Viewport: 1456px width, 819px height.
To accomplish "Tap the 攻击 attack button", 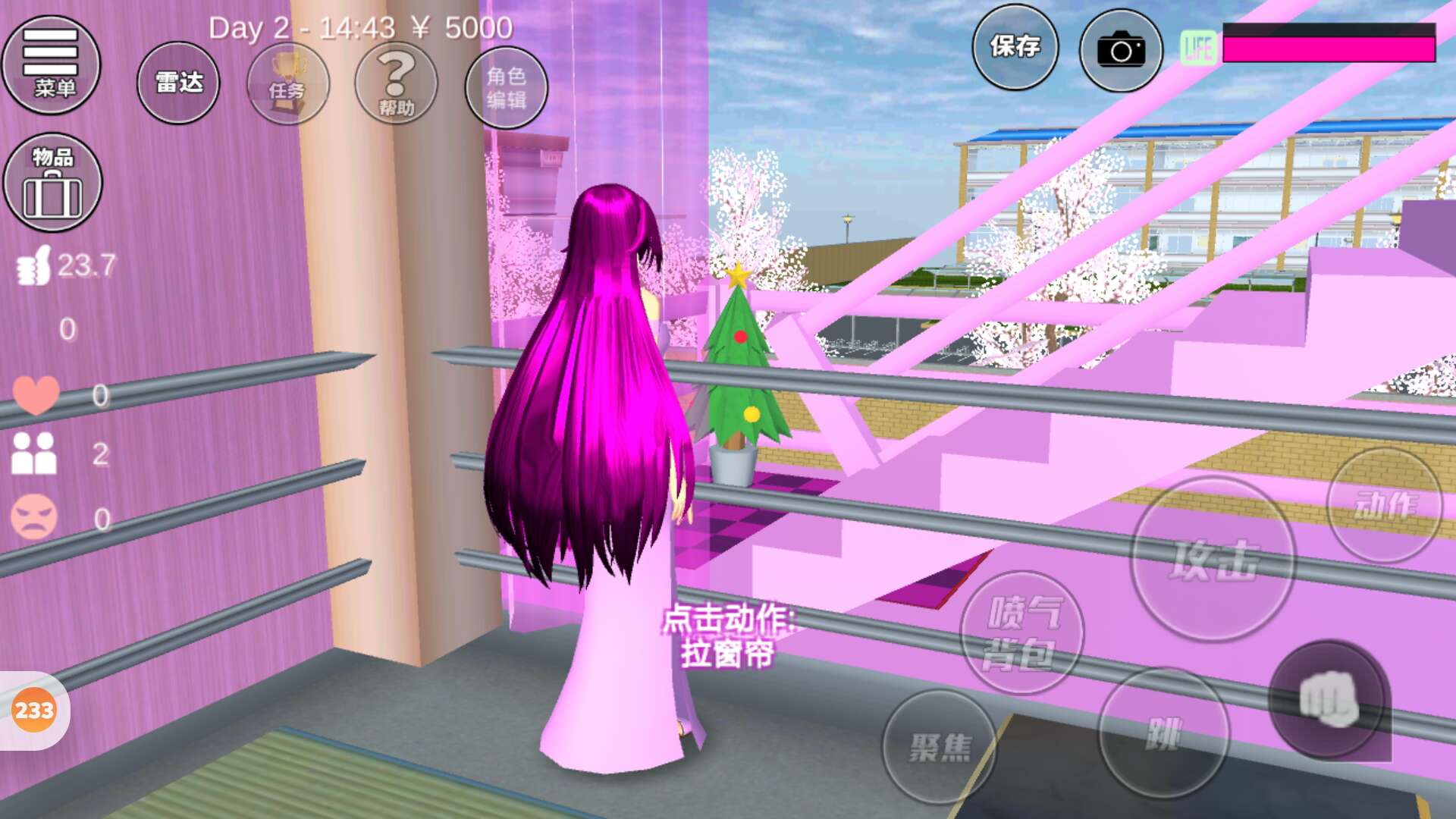I will (x=1213, y=560).
